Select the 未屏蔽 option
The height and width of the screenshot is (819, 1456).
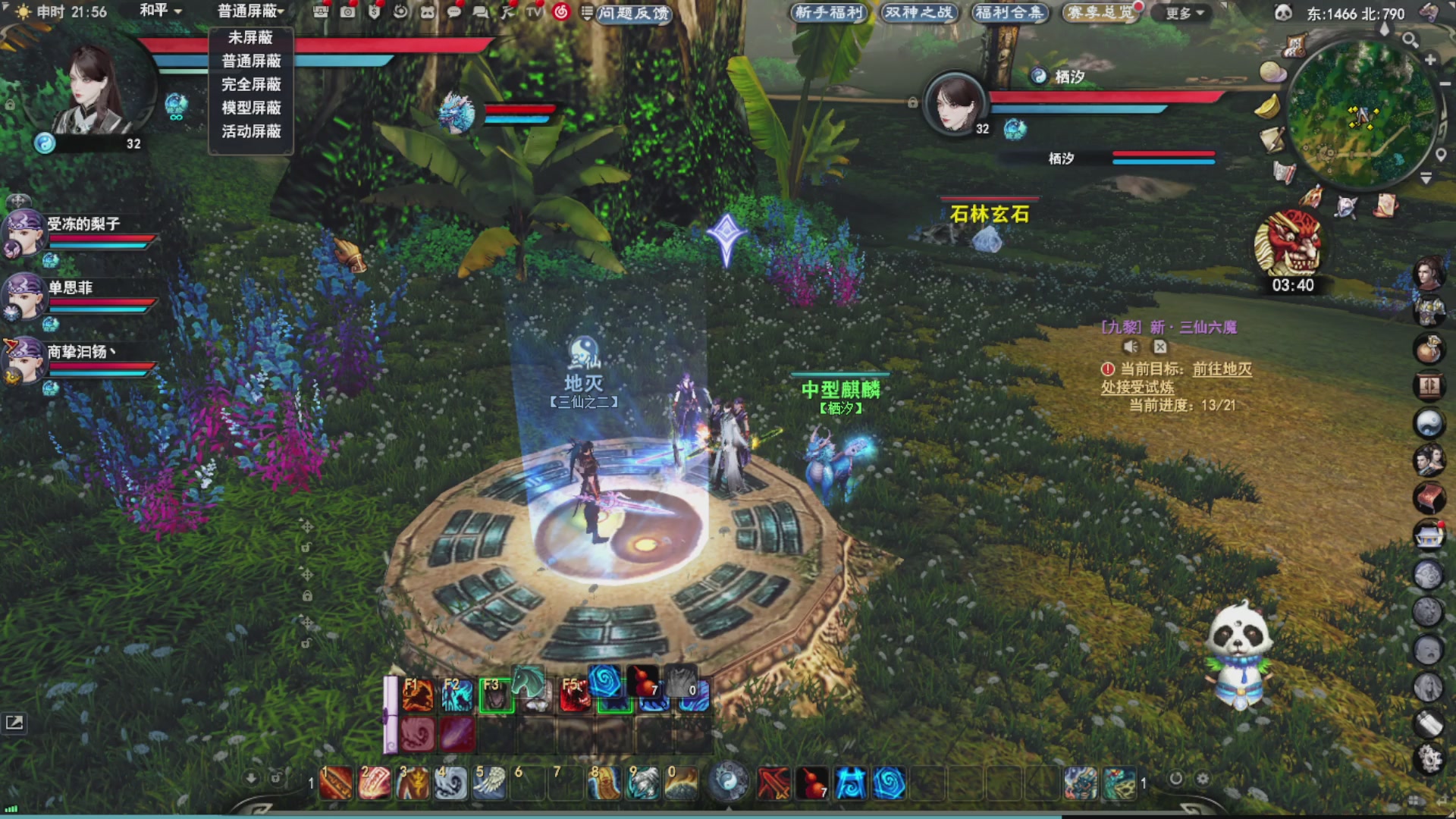click(x=250, y=37)
